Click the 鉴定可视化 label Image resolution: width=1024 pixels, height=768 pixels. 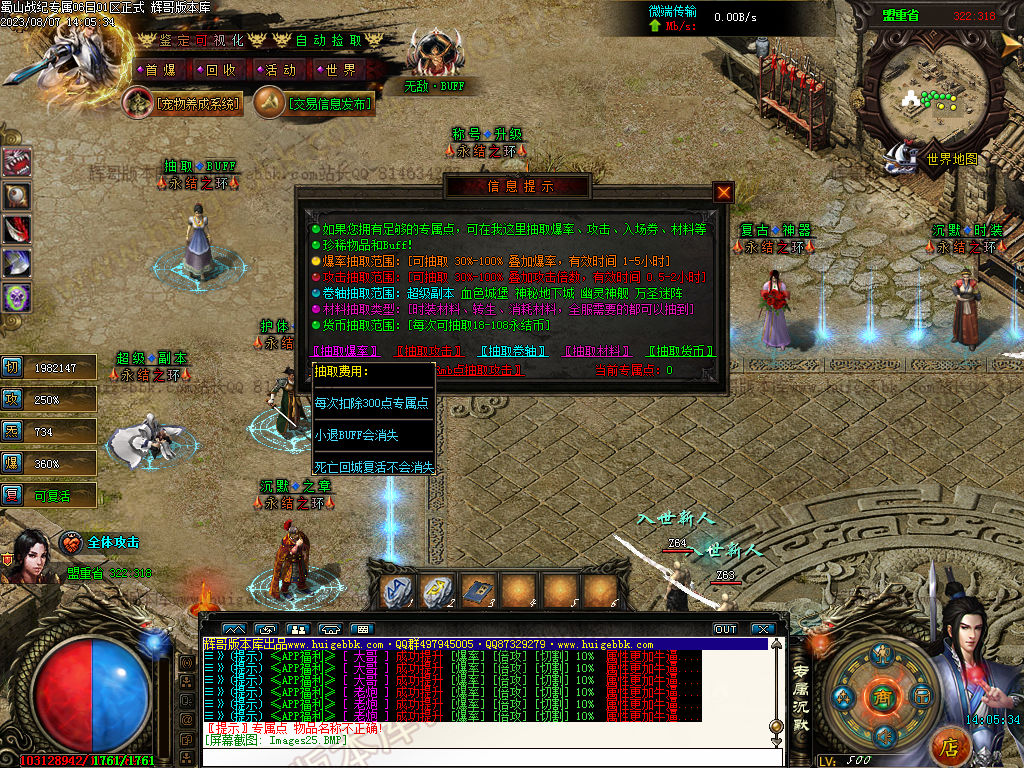point(200,40)
